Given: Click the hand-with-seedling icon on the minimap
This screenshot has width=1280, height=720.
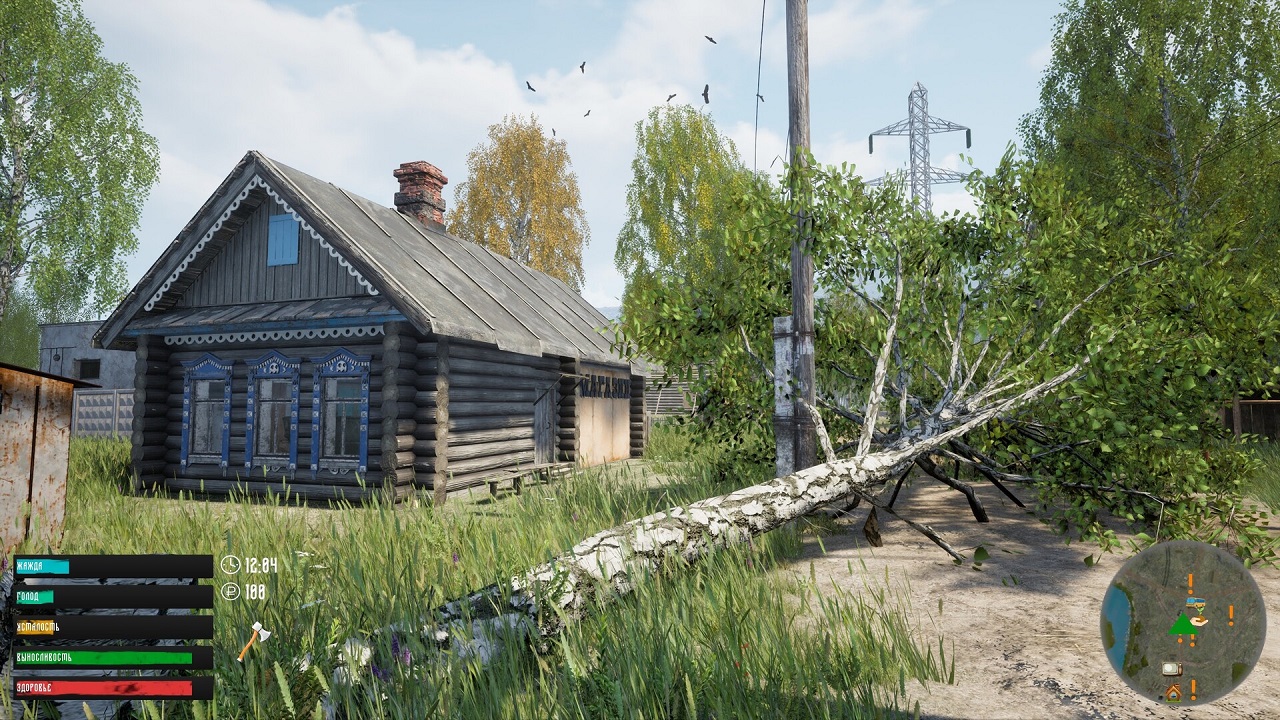Looking at the screenshot, I should (1197, 618).
